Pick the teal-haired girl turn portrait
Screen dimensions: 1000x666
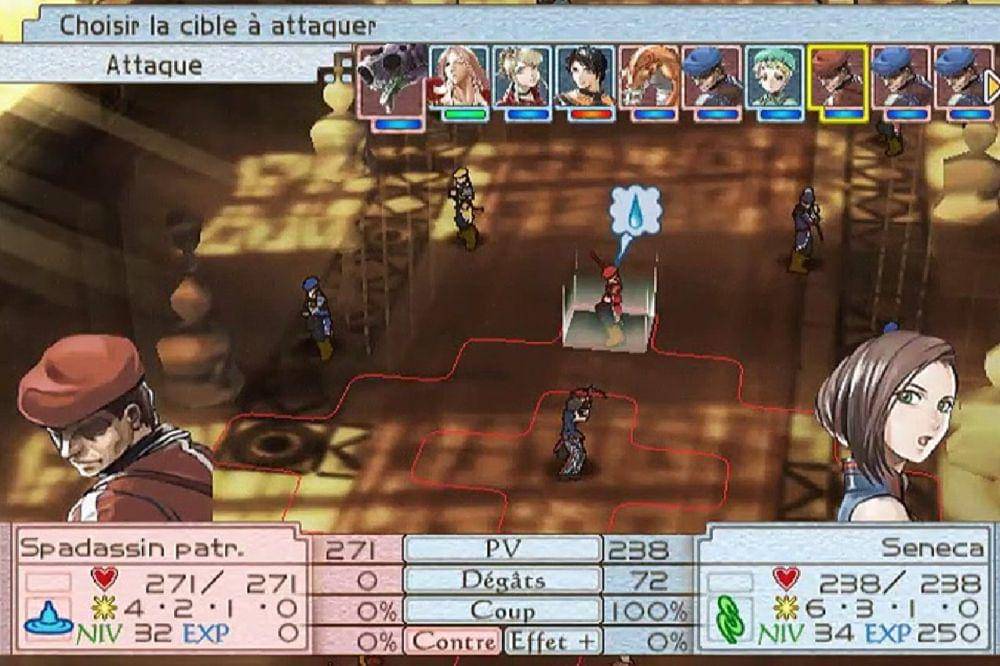774,77
